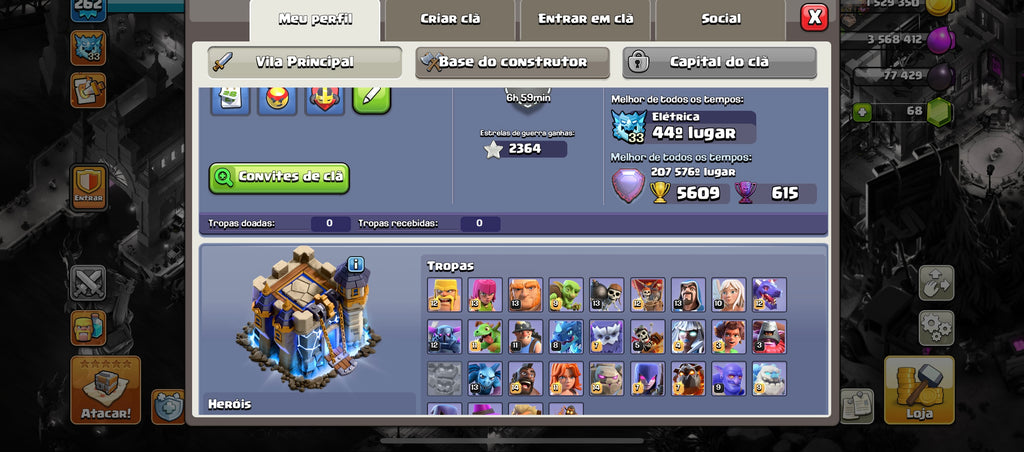Click the Wizard troop icon
Viewport: 1024px width, 452px height.
(688, 295)
